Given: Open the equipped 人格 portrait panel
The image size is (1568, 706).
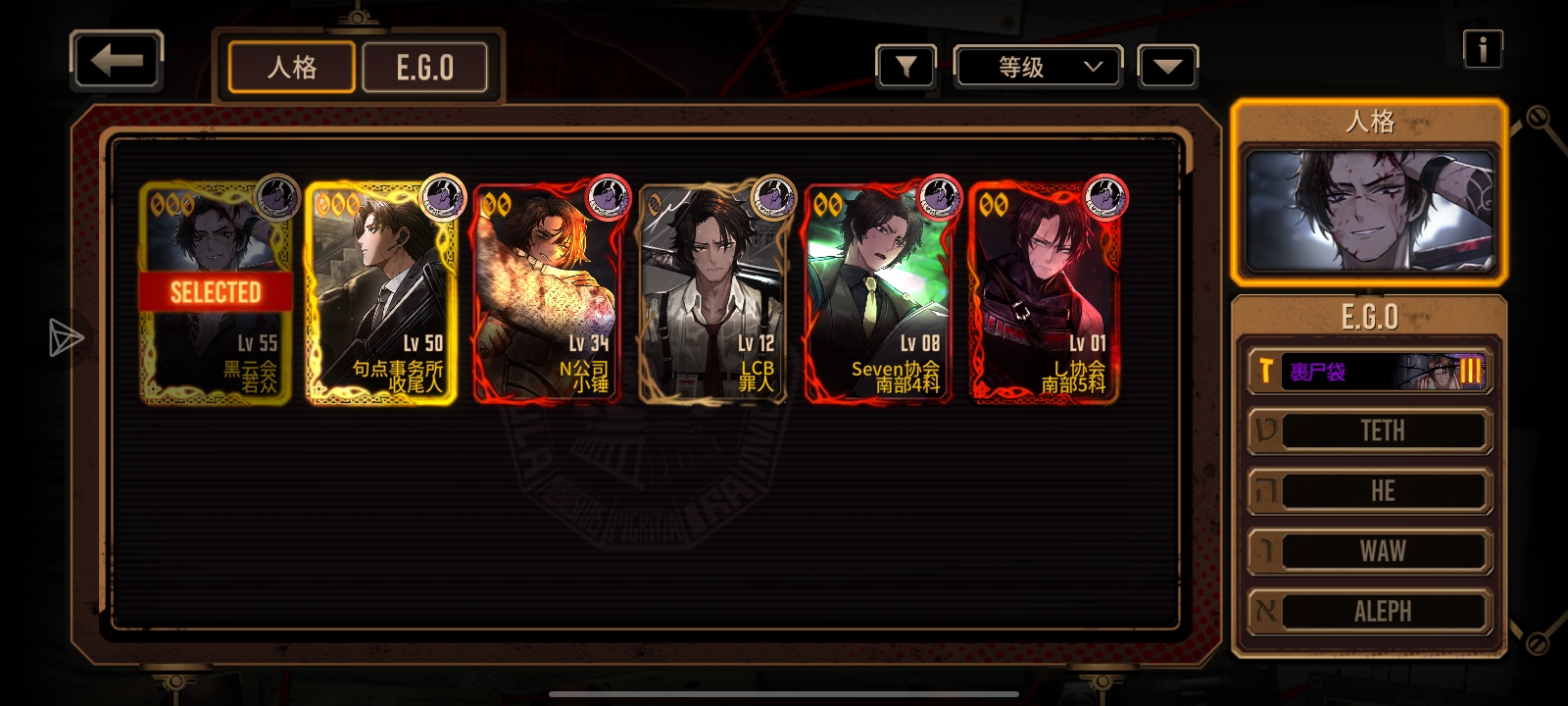Looking at the screenshot, I should (1369, 211).
